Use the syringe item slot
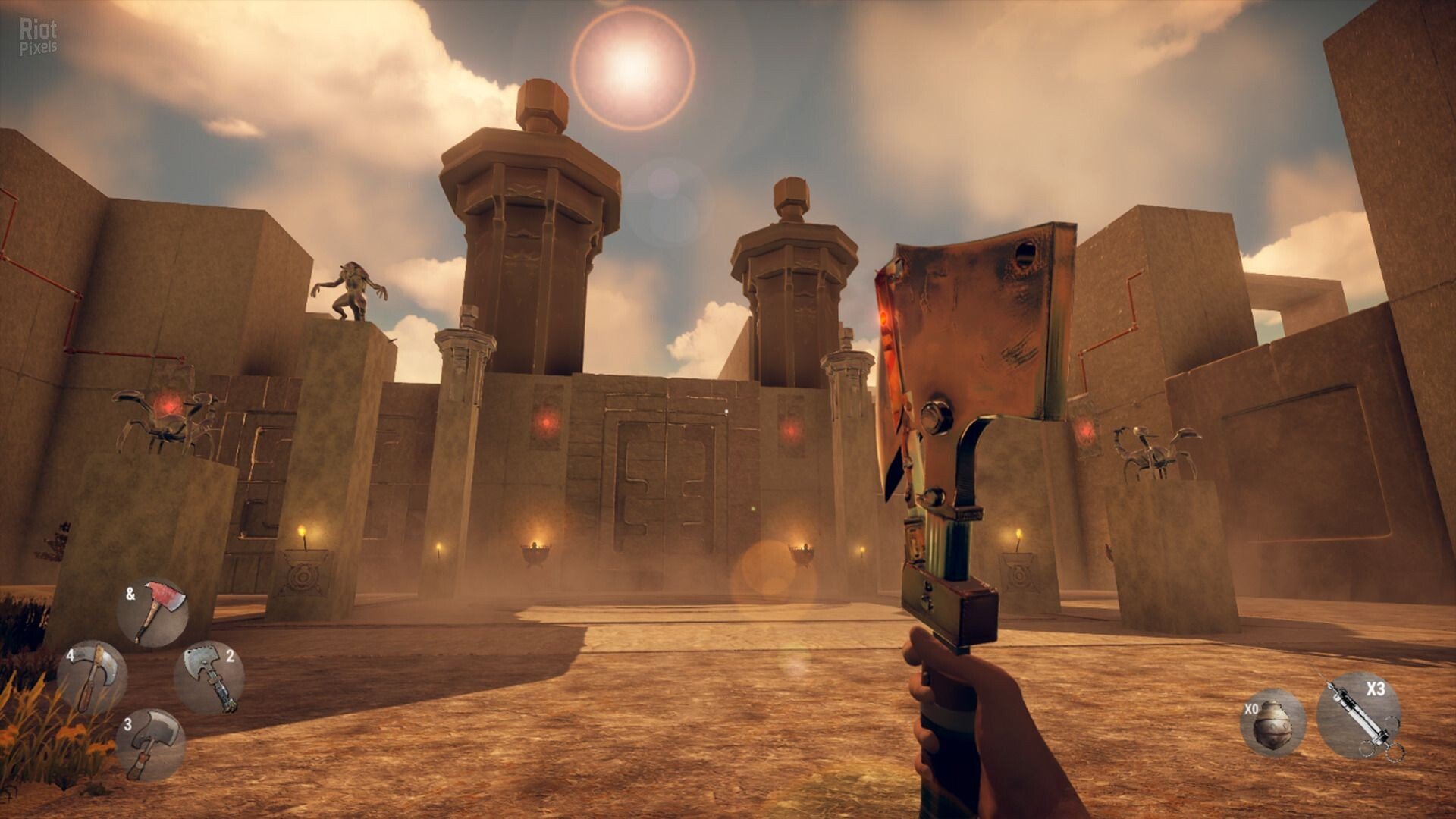 click(x=1359, y=717)
